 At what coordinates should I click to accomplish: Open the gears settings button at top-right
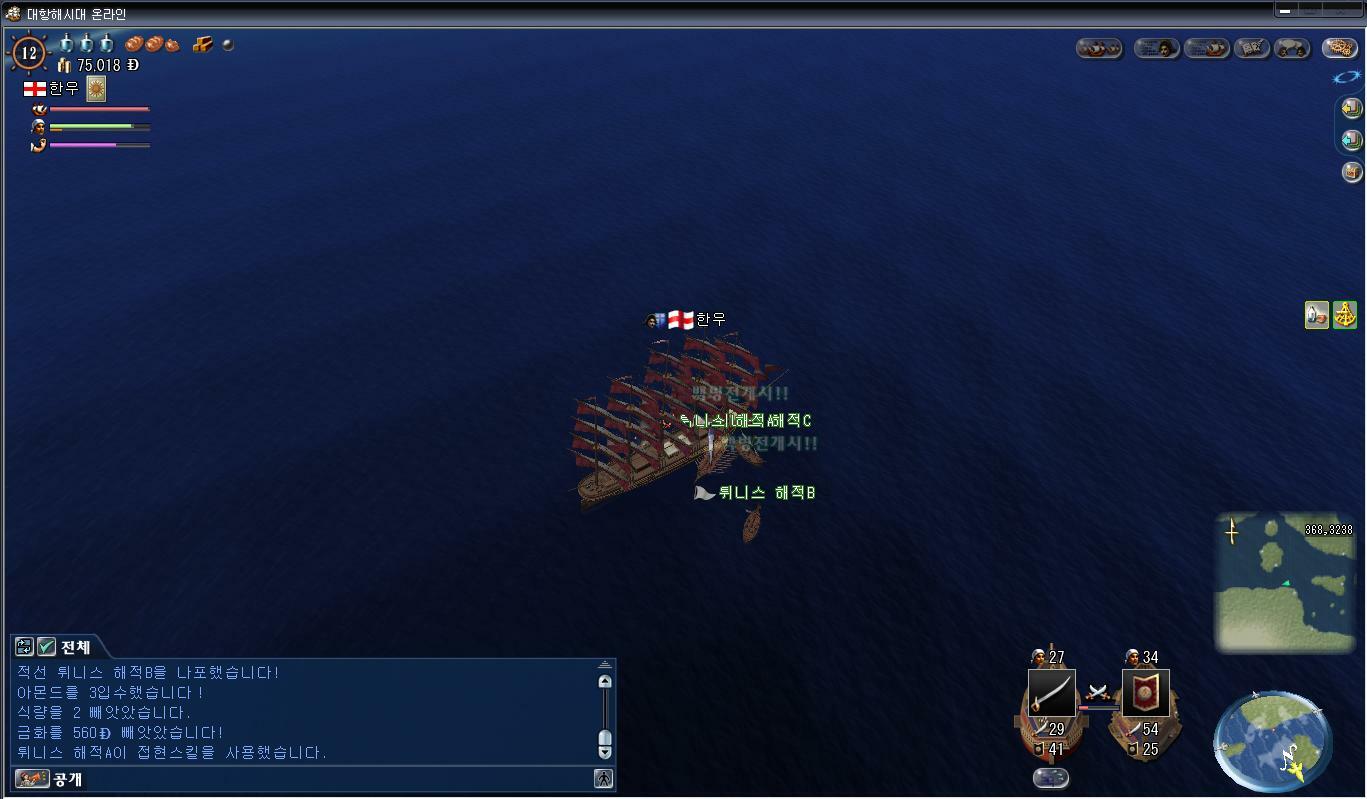(x=1341, y=48)
